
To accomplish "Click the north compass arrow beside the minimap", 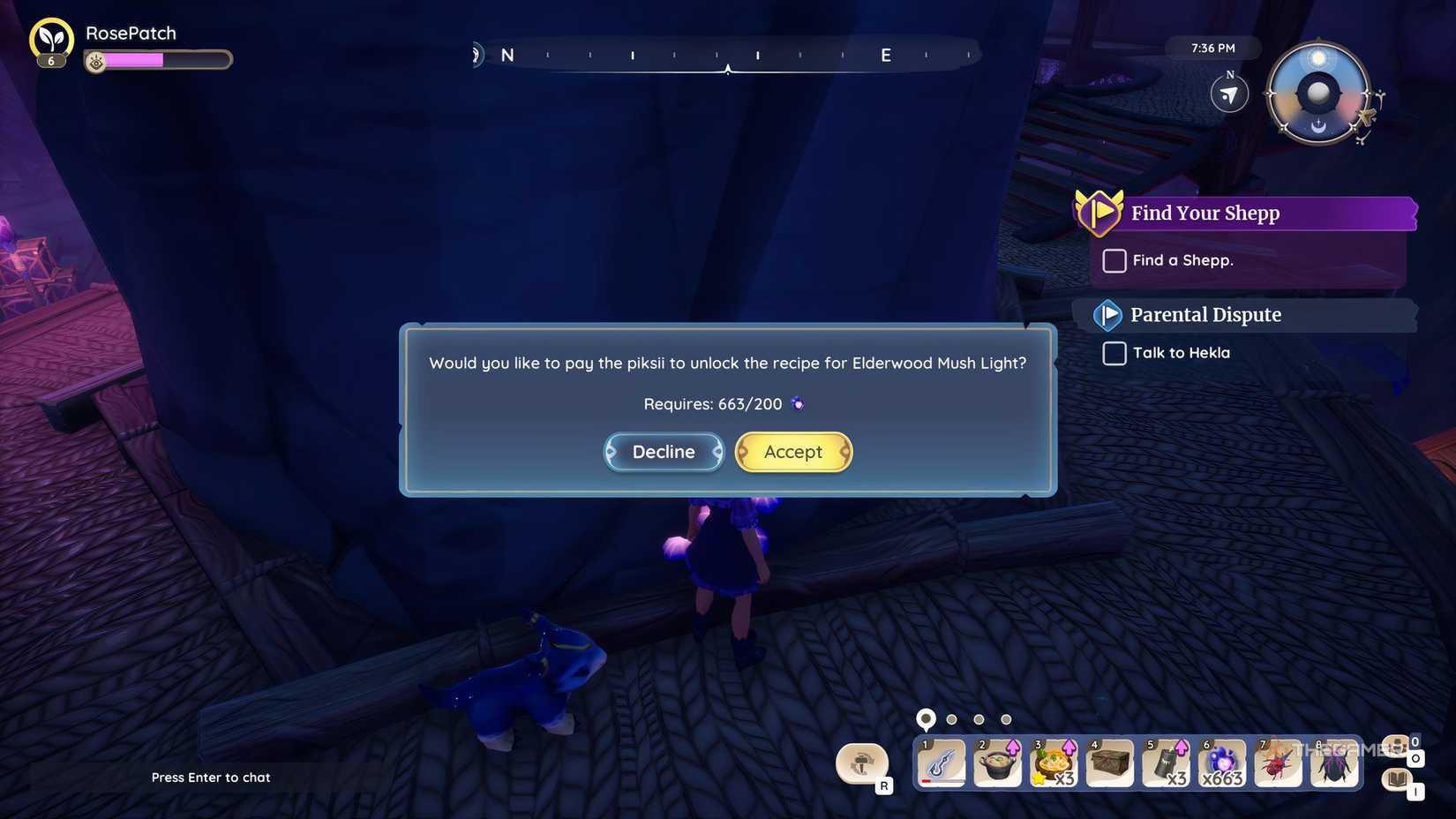I will click(x=1228, y=94).
